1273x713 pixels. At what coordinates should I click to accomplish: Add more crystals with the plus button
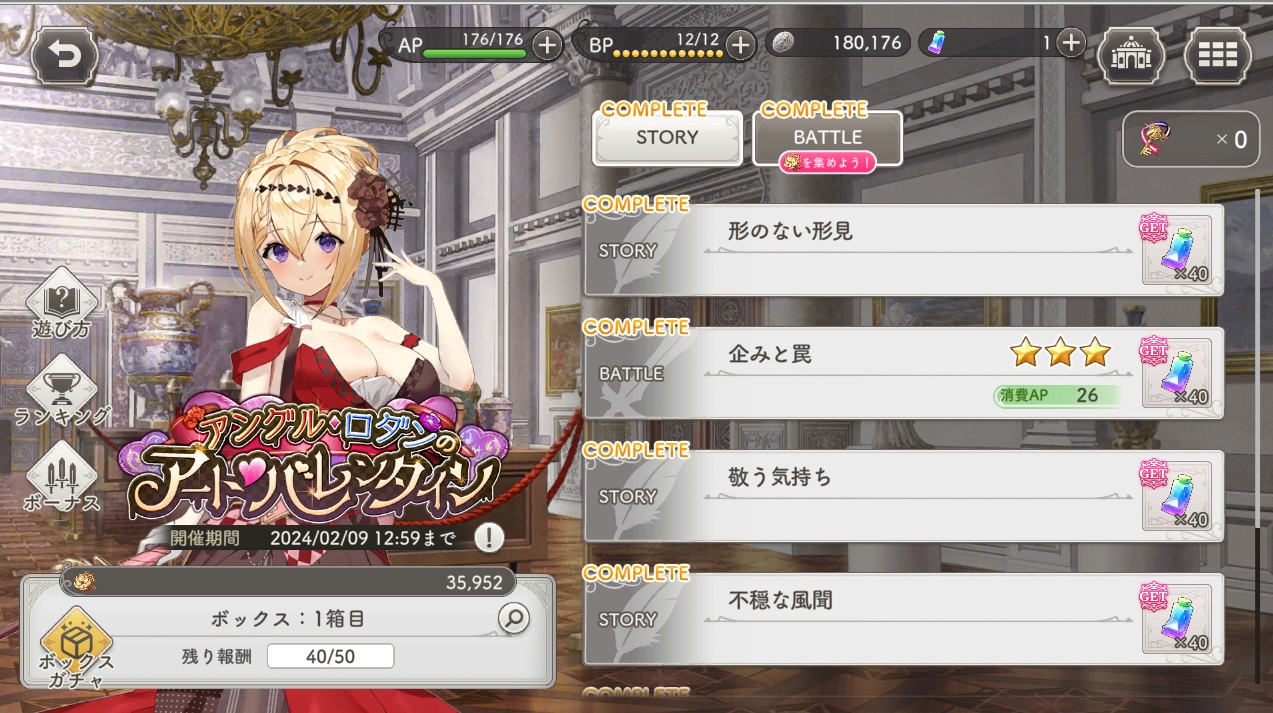pos(1071,43)
